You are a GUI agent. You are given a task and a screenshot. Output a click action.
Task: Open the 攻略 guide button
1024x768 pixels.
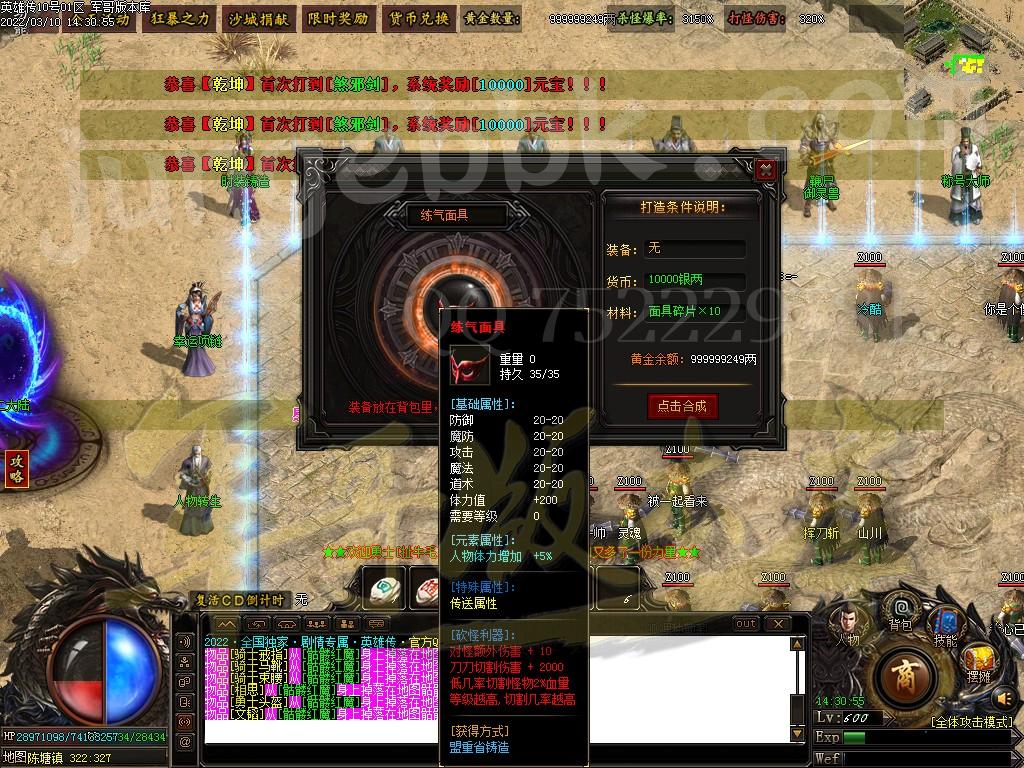pos(16,468)
